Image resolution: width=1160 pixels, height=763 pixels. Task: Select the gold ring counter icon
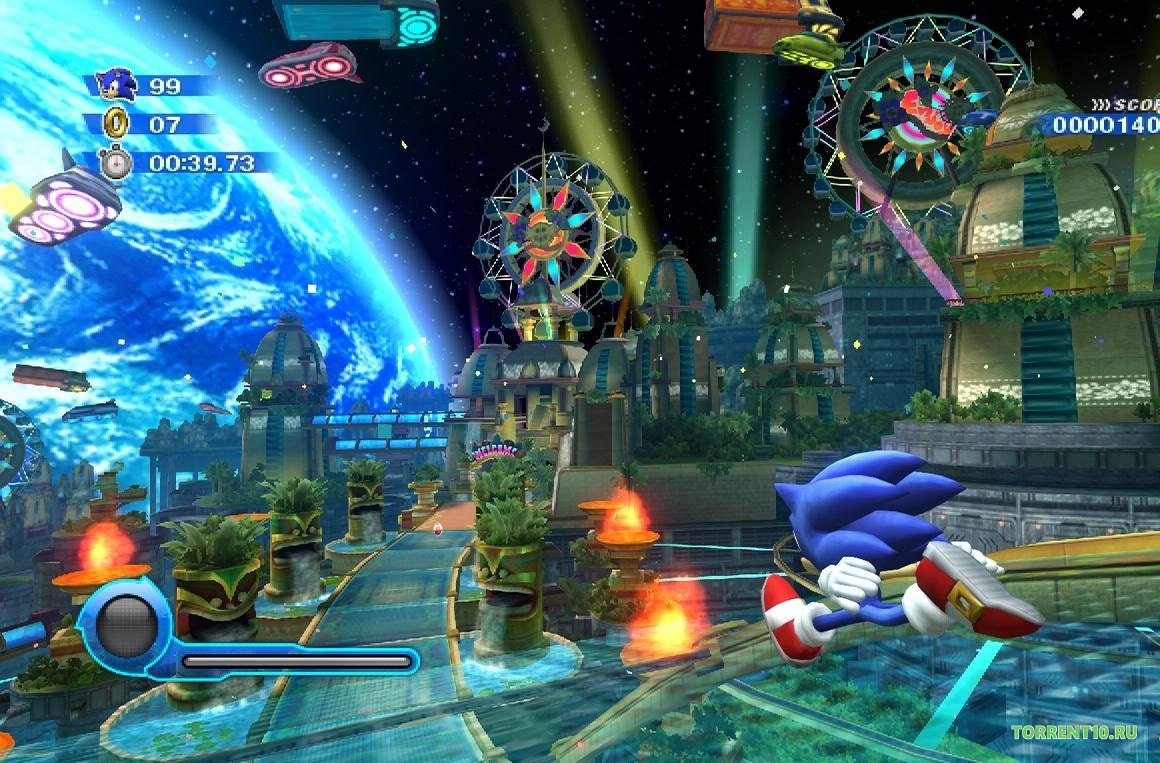pos(117,123)
